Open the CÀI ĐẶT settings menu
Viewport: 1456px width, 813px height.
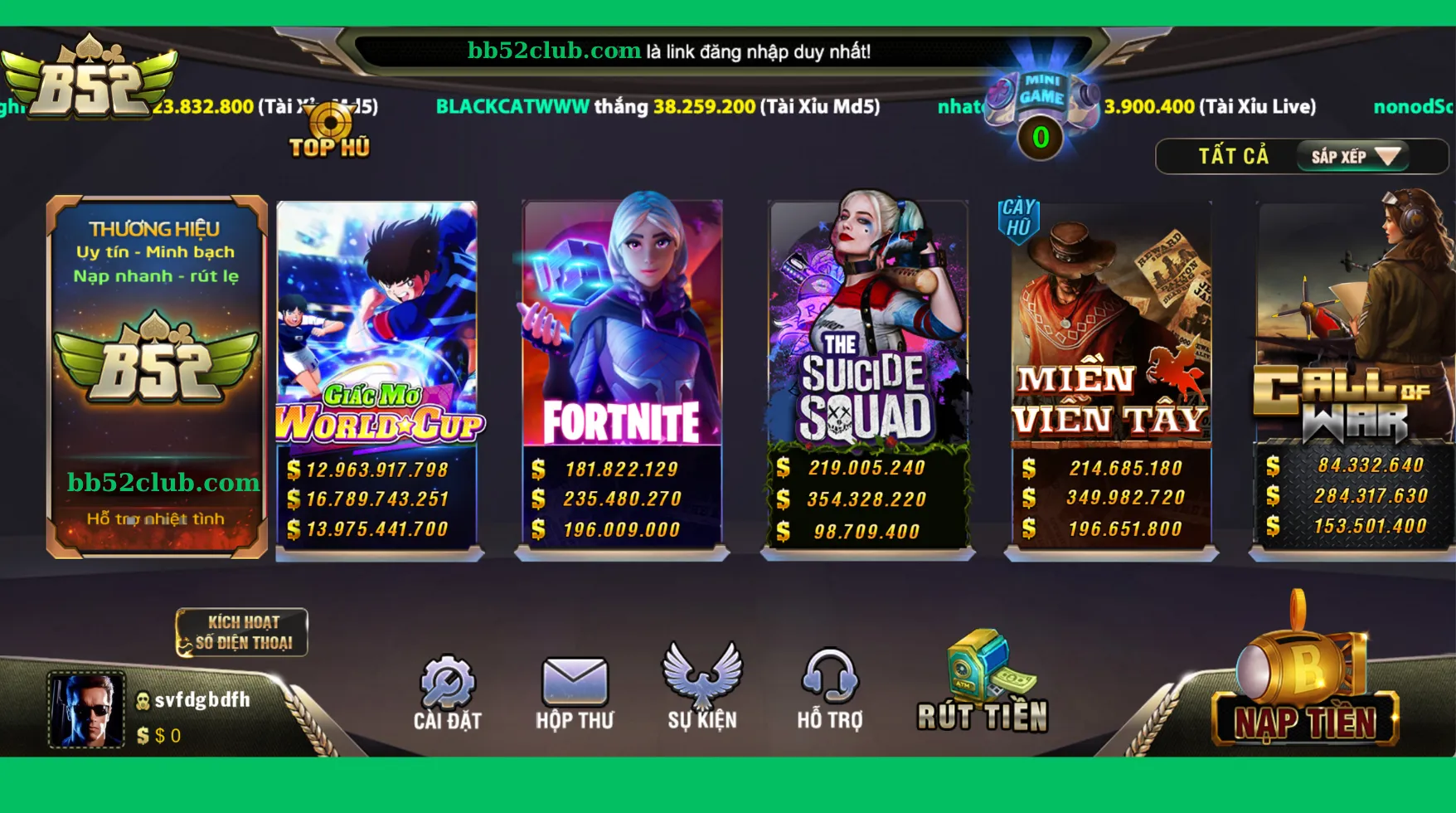click(x=448, y=689)
